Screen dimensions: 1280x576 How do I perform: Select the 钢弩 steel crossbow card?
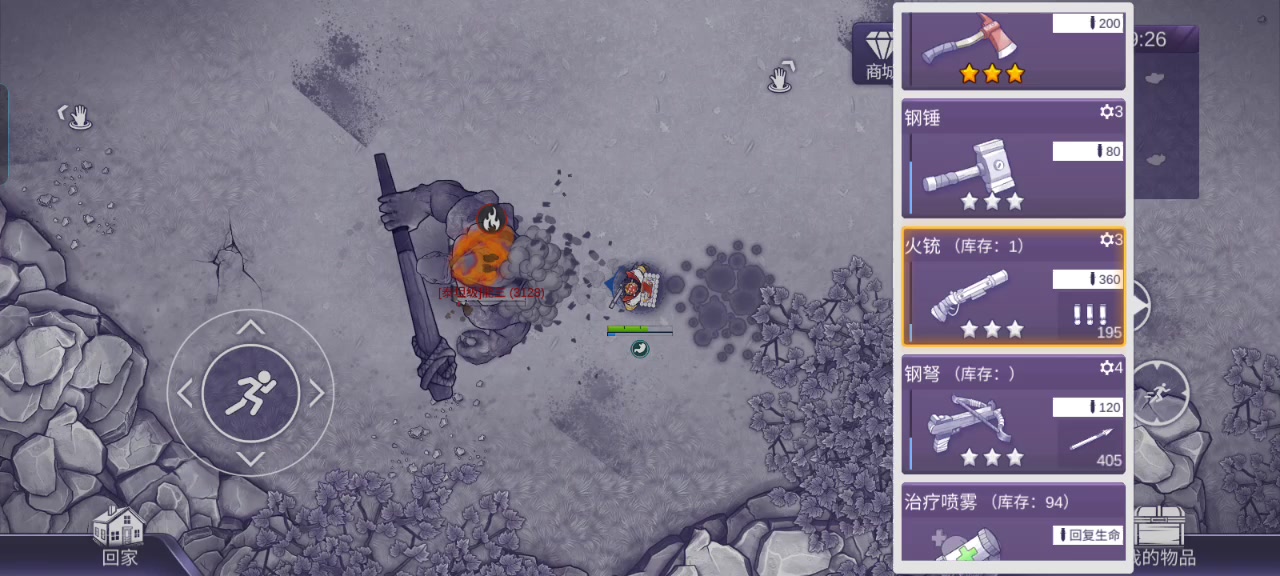[1013, 414]
